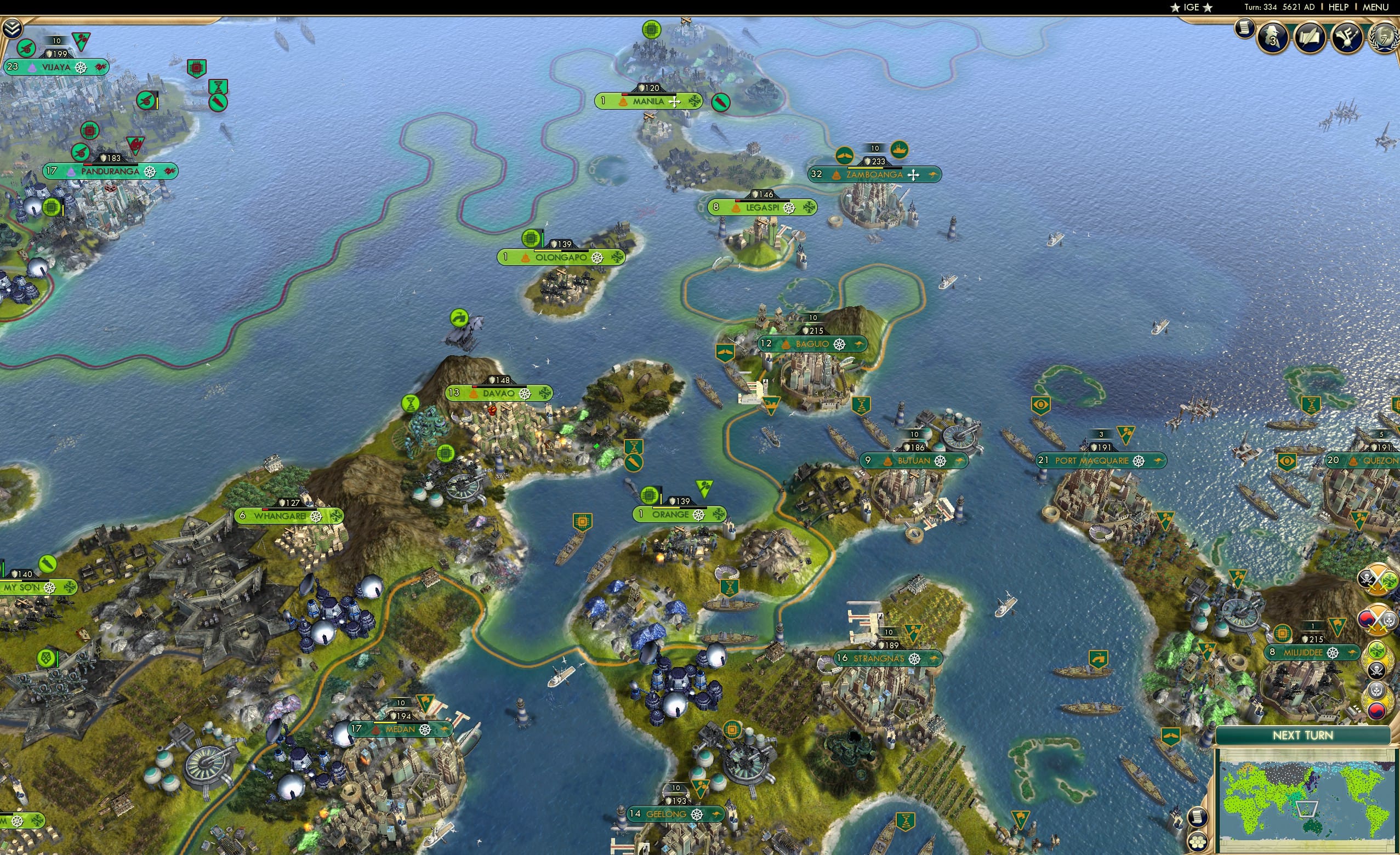
Task: Open HELP from the top bar
Action: point(1339,7)
